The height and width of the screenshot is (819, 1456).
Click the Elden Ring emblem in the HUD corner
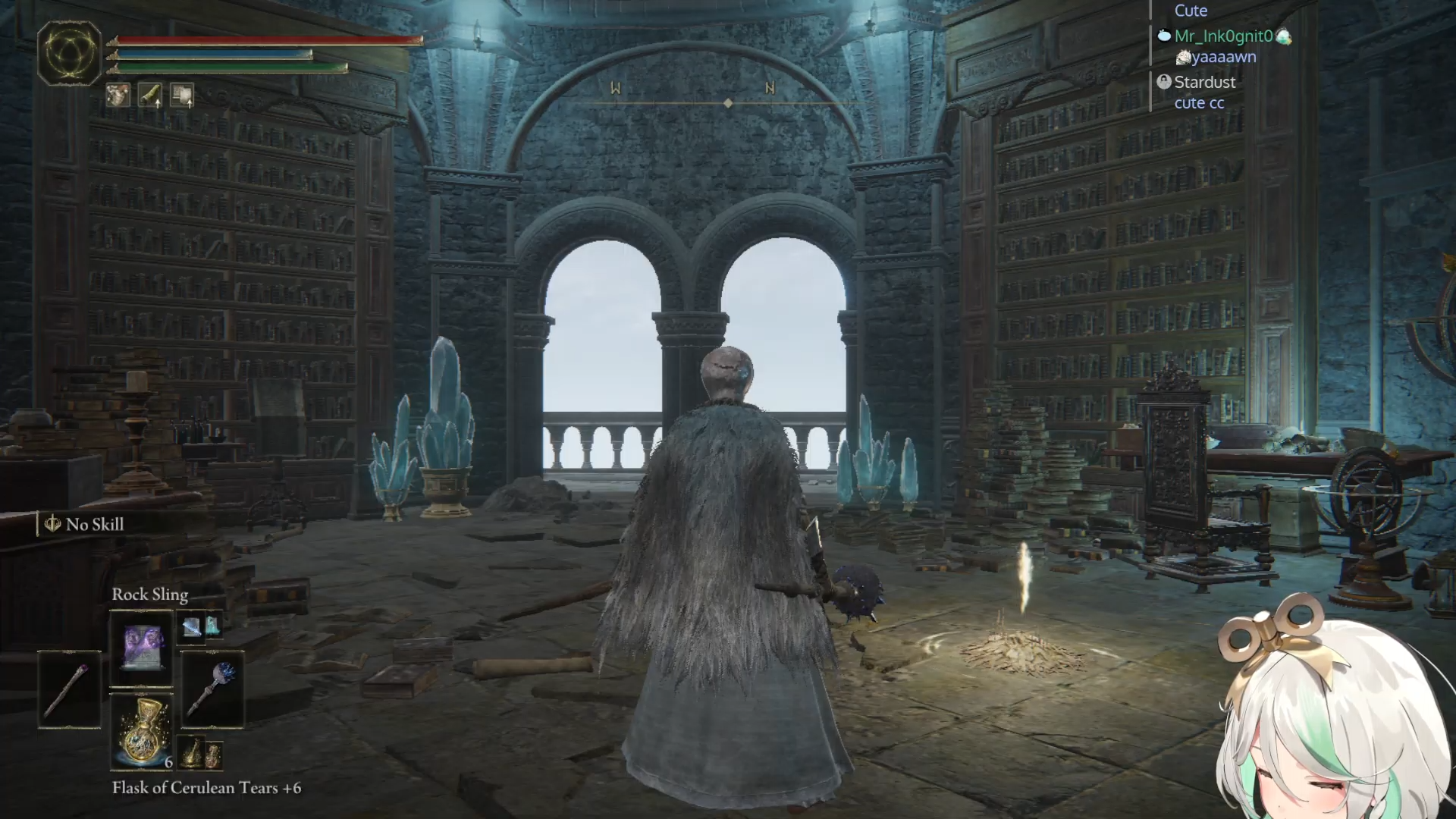(70, 53)
